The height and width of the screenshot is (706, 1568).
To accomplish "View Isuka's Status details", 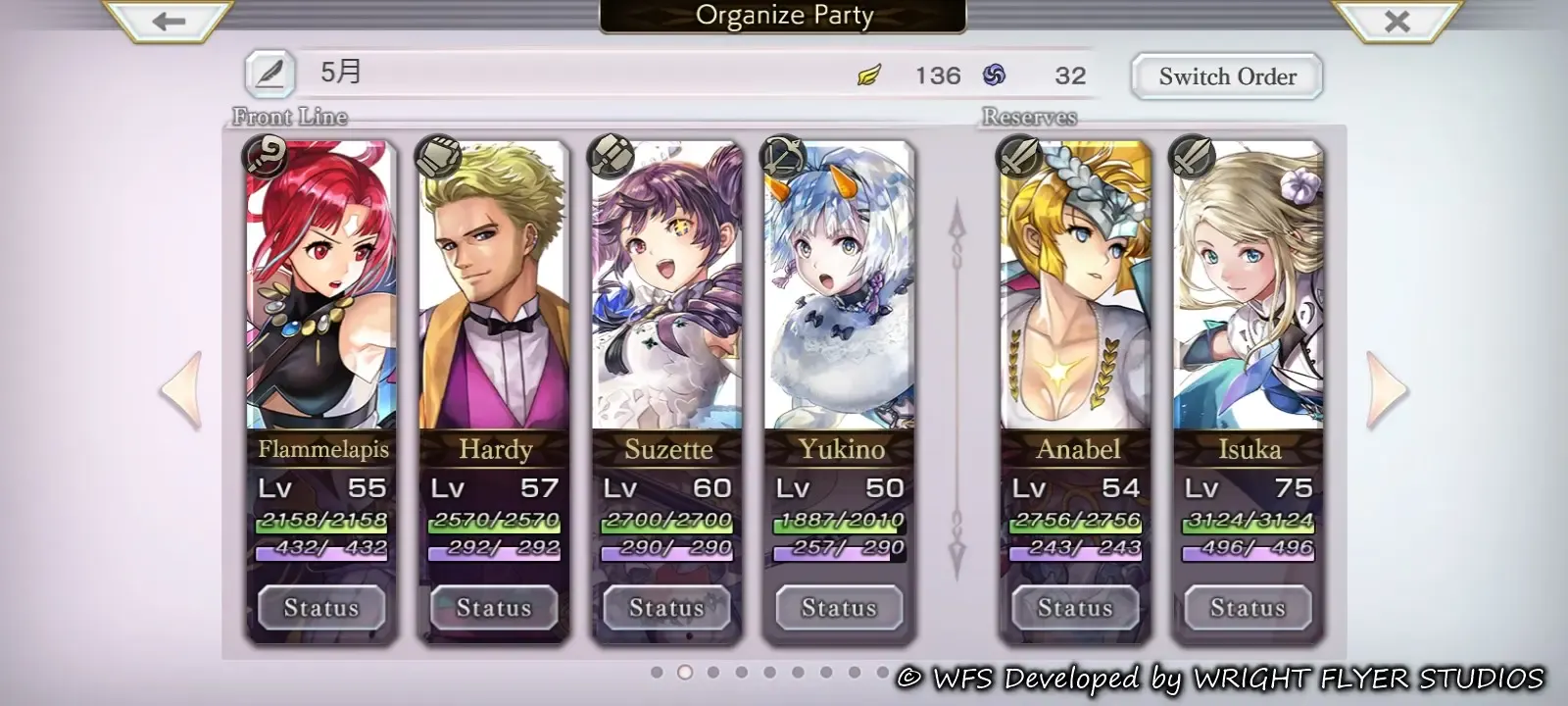I will (1248, 608).
